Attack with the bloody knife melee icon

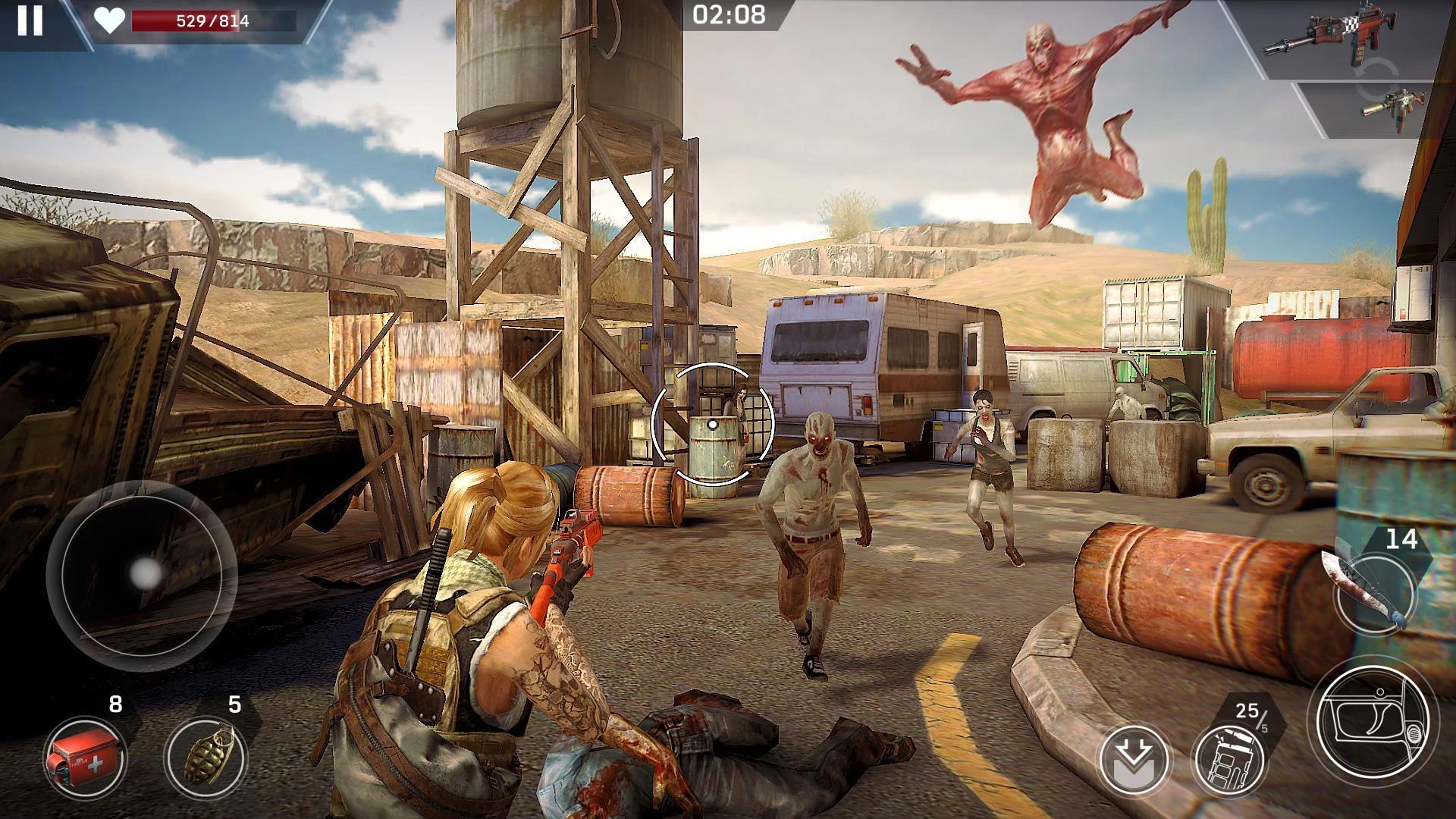click(x=1374, y=593)
